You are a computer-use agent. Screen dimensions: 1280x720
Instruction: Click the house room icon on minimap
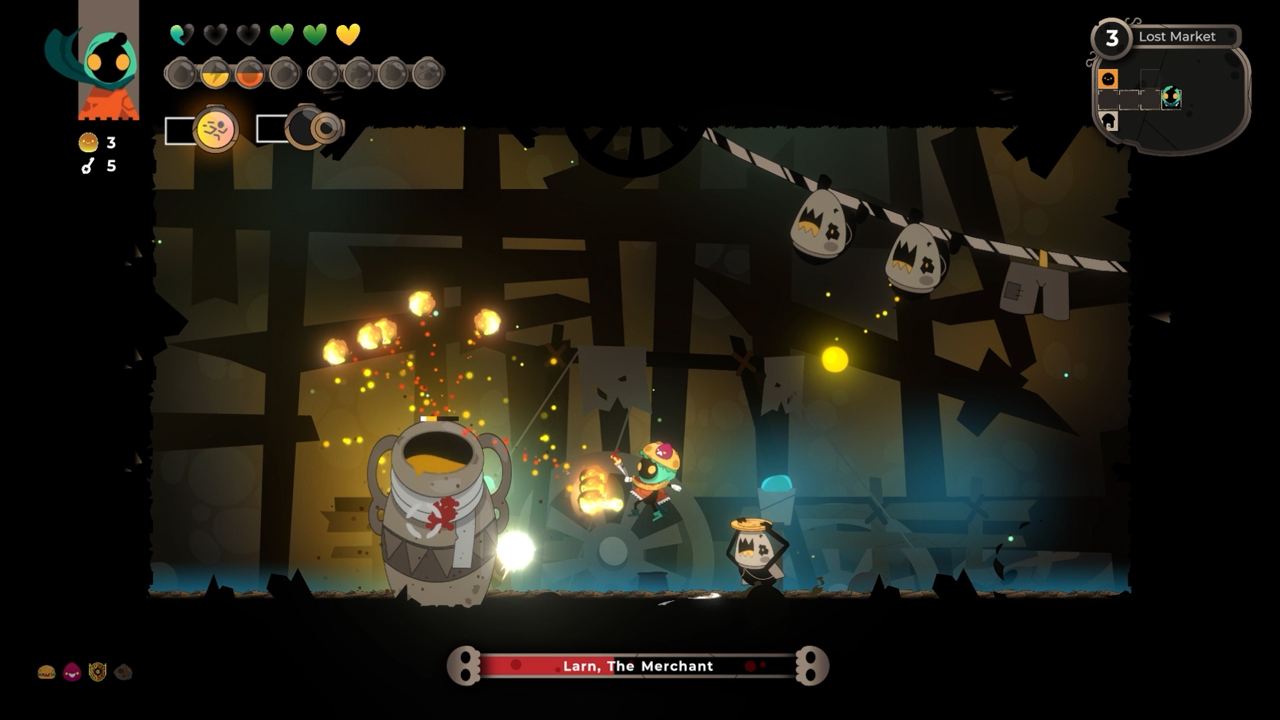1108,120
